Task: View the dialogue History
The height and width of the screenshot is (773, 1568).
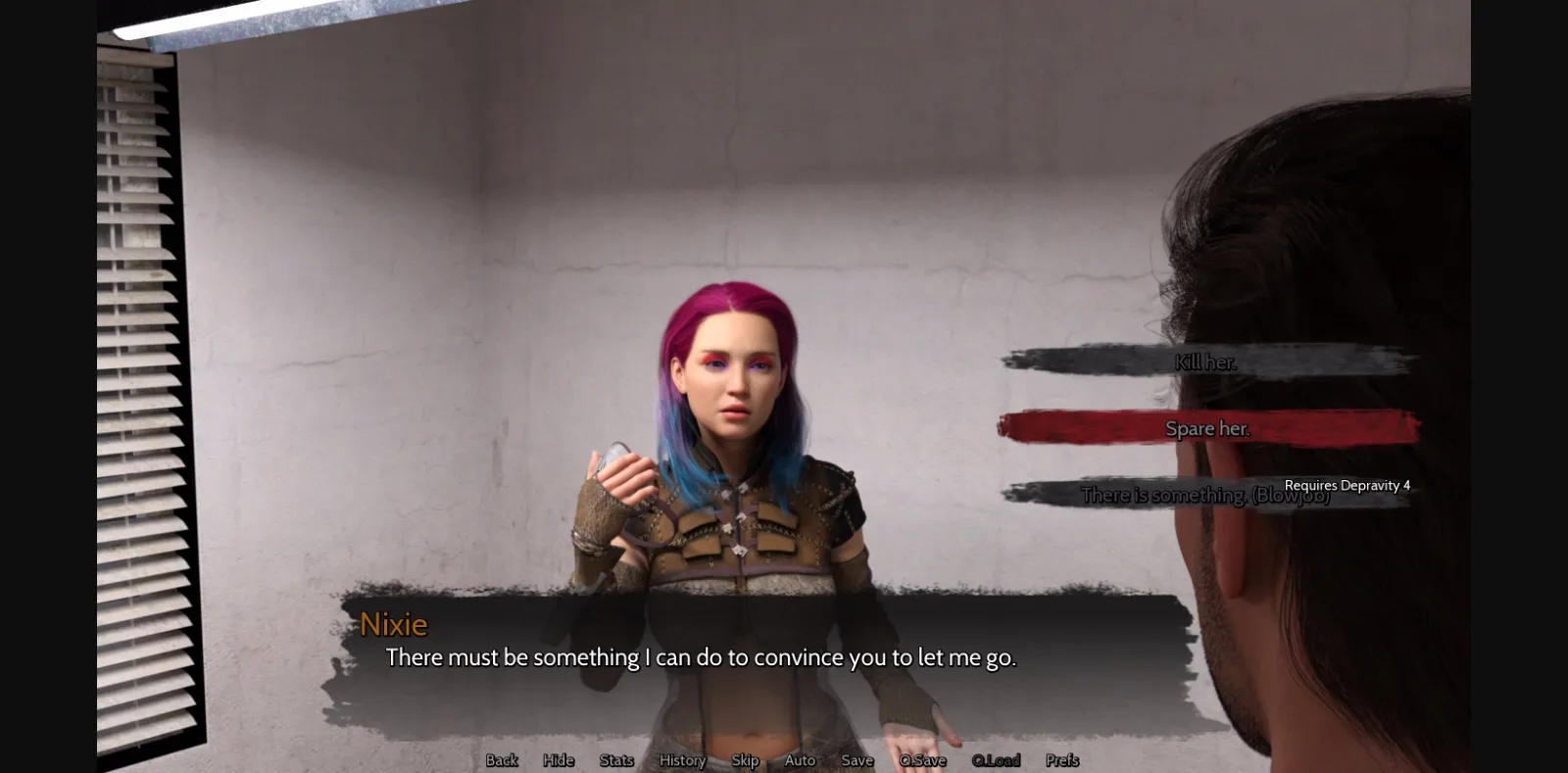Action: [681, 760]
